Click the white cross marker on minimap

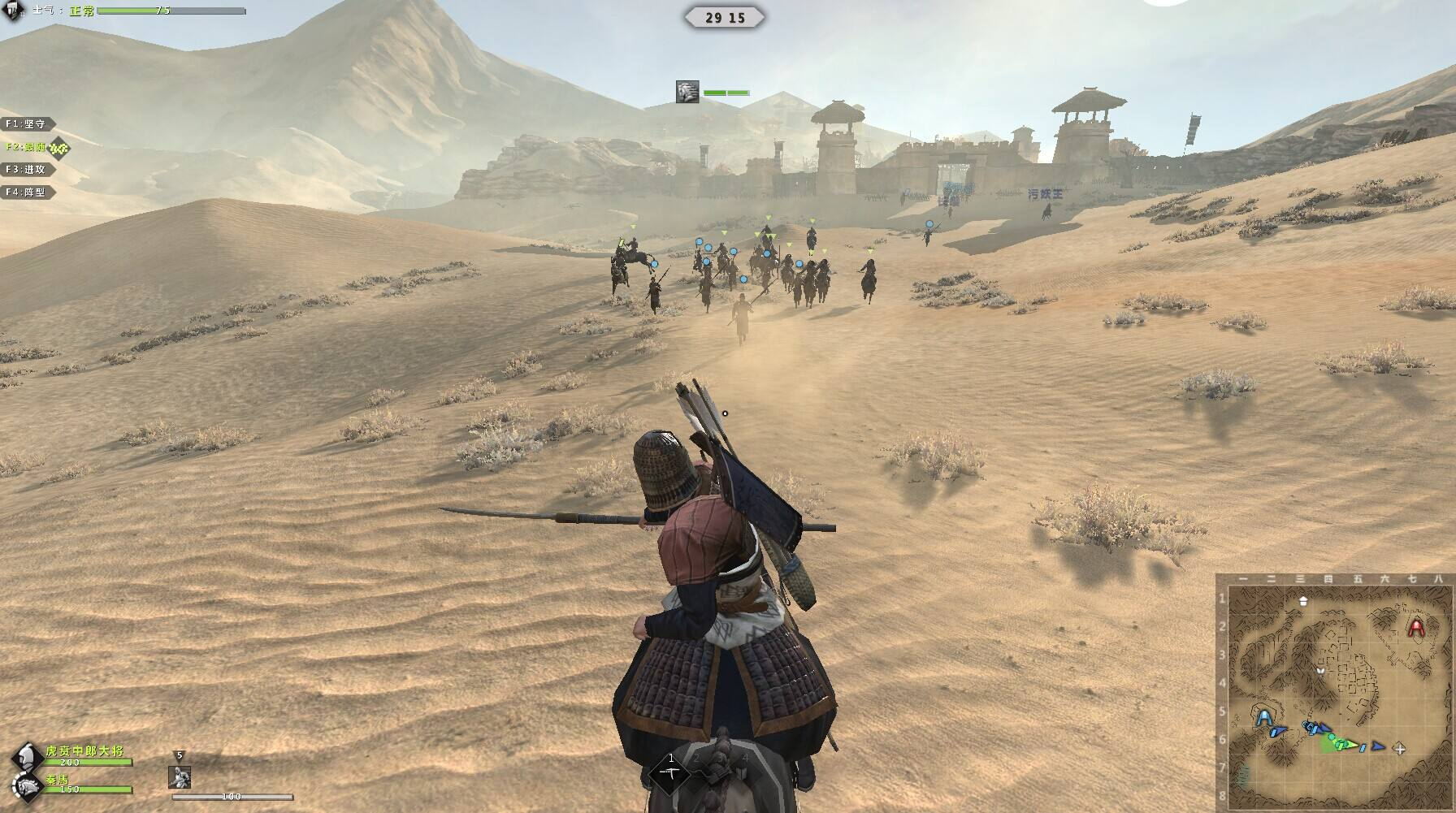pyautogui.click(x=1400, y=748)
